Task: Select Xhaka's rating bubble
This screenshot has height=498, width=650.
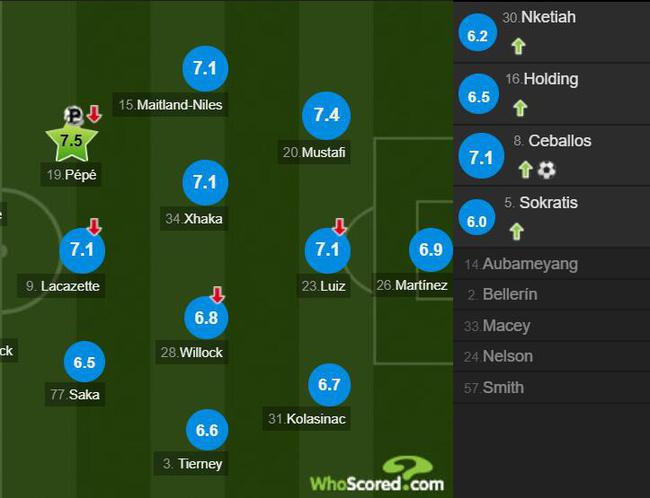Action: 205,183
